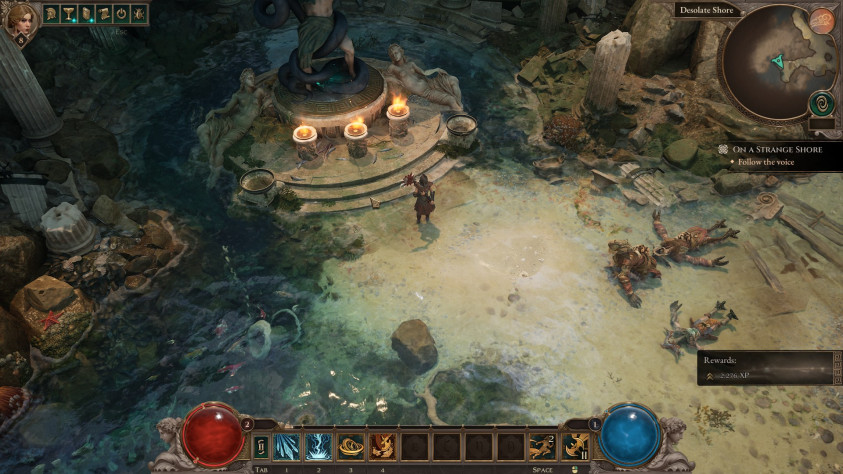The width and height of the screenshot is (843, 474).
Task: Open the bug report beetle icon
Action: pos(137,14)
